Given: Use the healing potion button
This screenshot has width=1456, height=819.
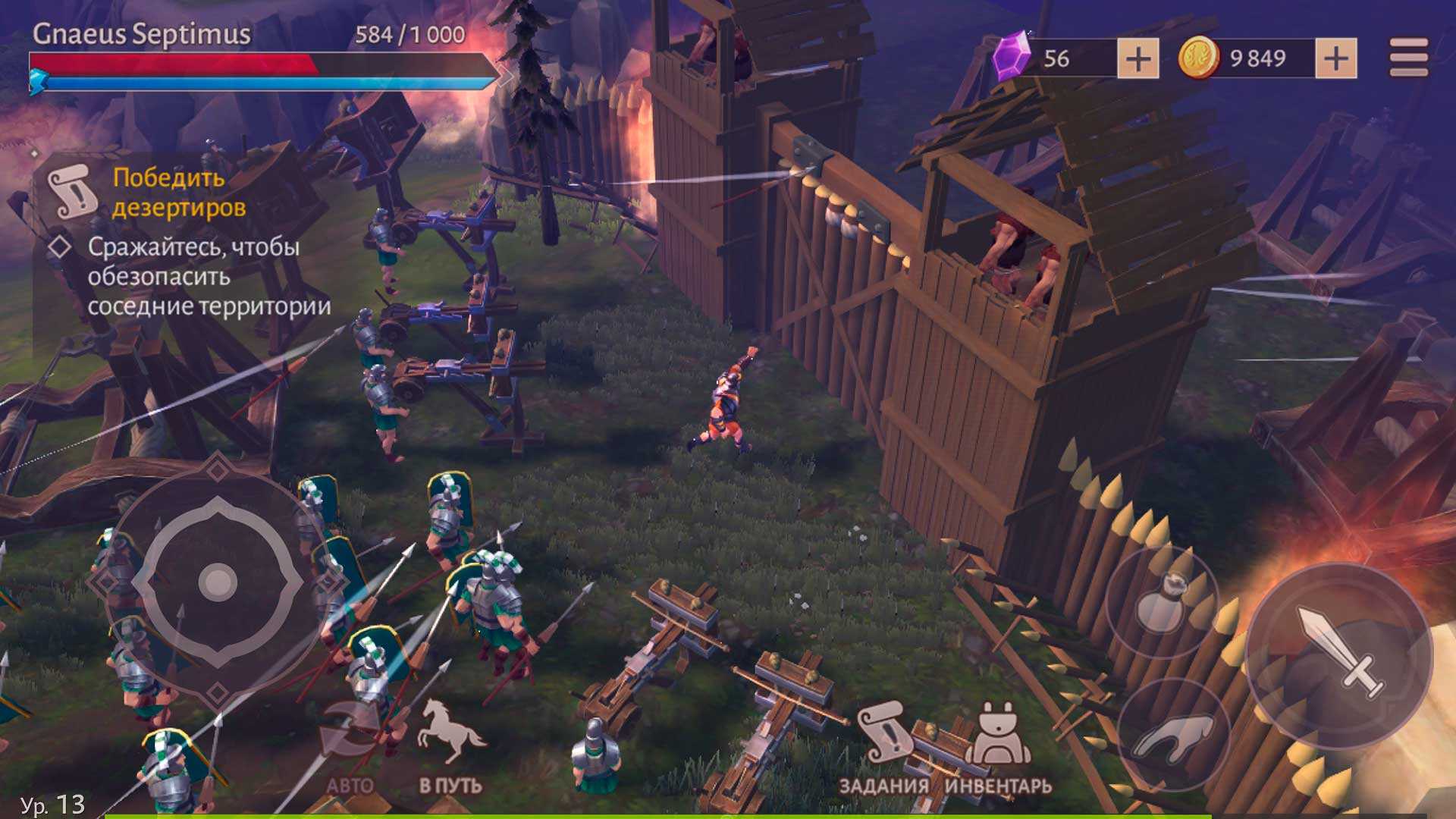Looking at the screenshot, I should 1161,602.
